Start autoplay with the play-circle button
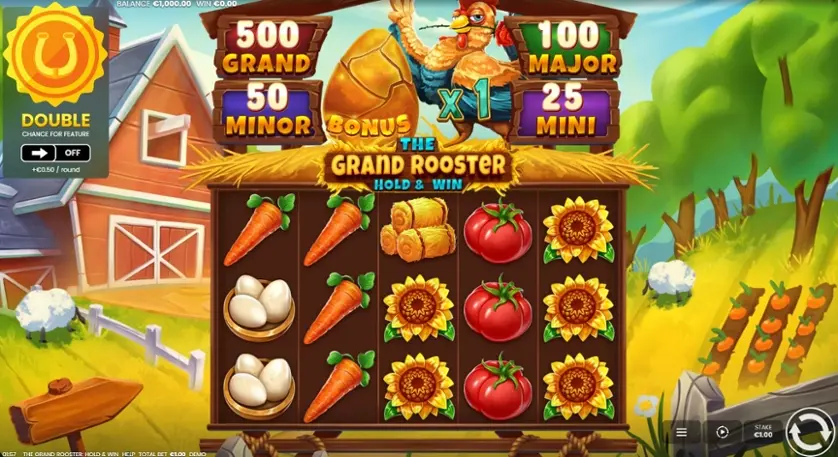 coord(722,433)
